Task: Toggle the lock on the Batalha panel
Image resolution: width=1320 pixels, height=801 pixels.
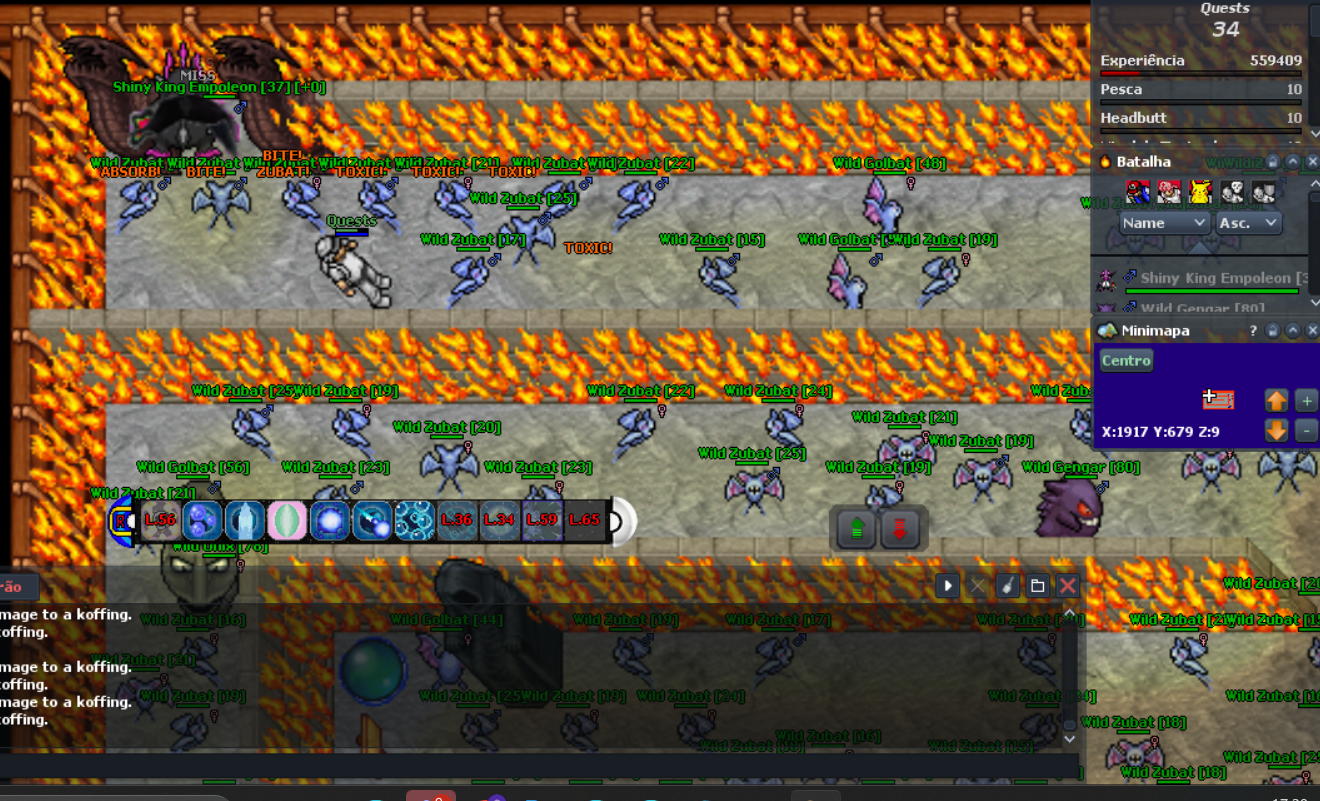Action: tap(1273, 162)
